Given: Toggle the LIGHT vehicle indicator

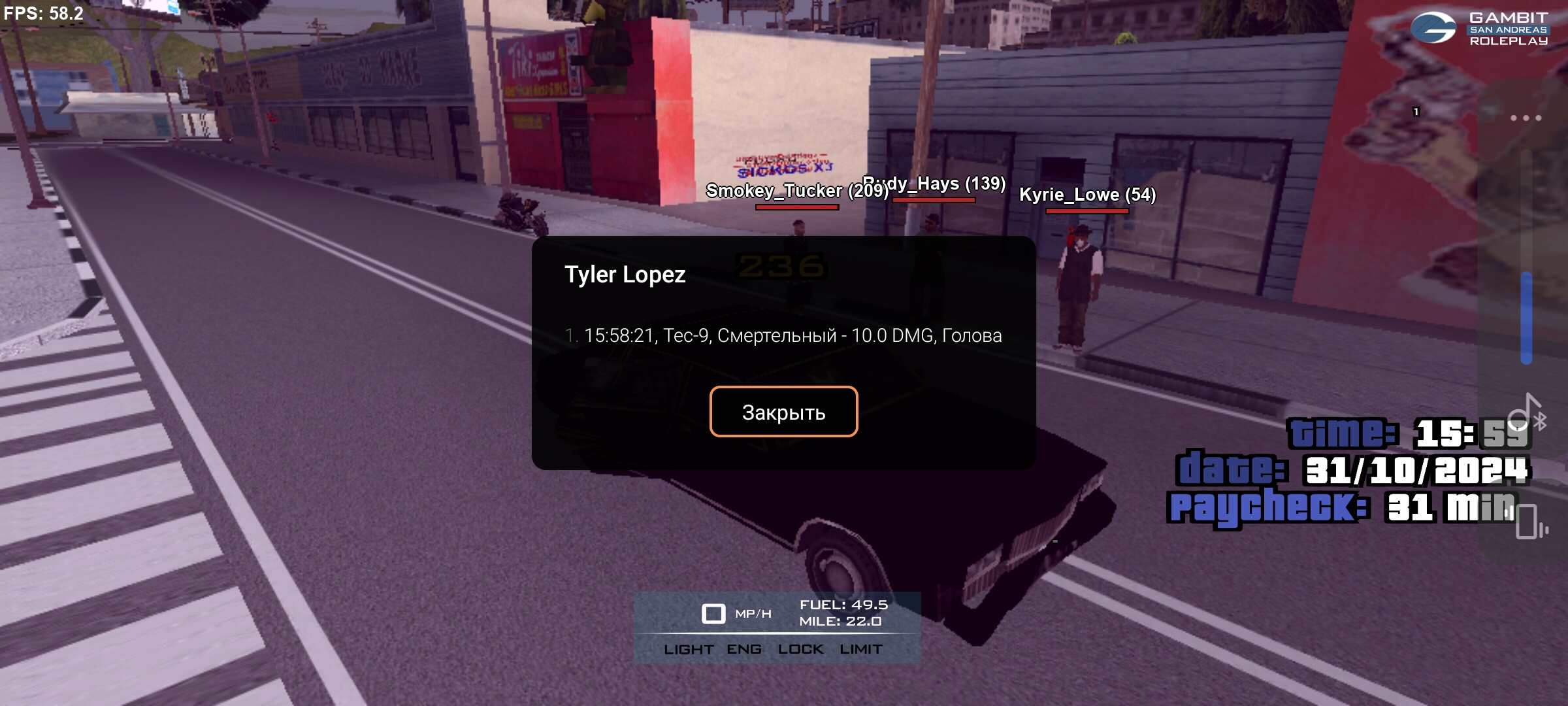Looking at the screenshot, I should (x=688, y=649).
